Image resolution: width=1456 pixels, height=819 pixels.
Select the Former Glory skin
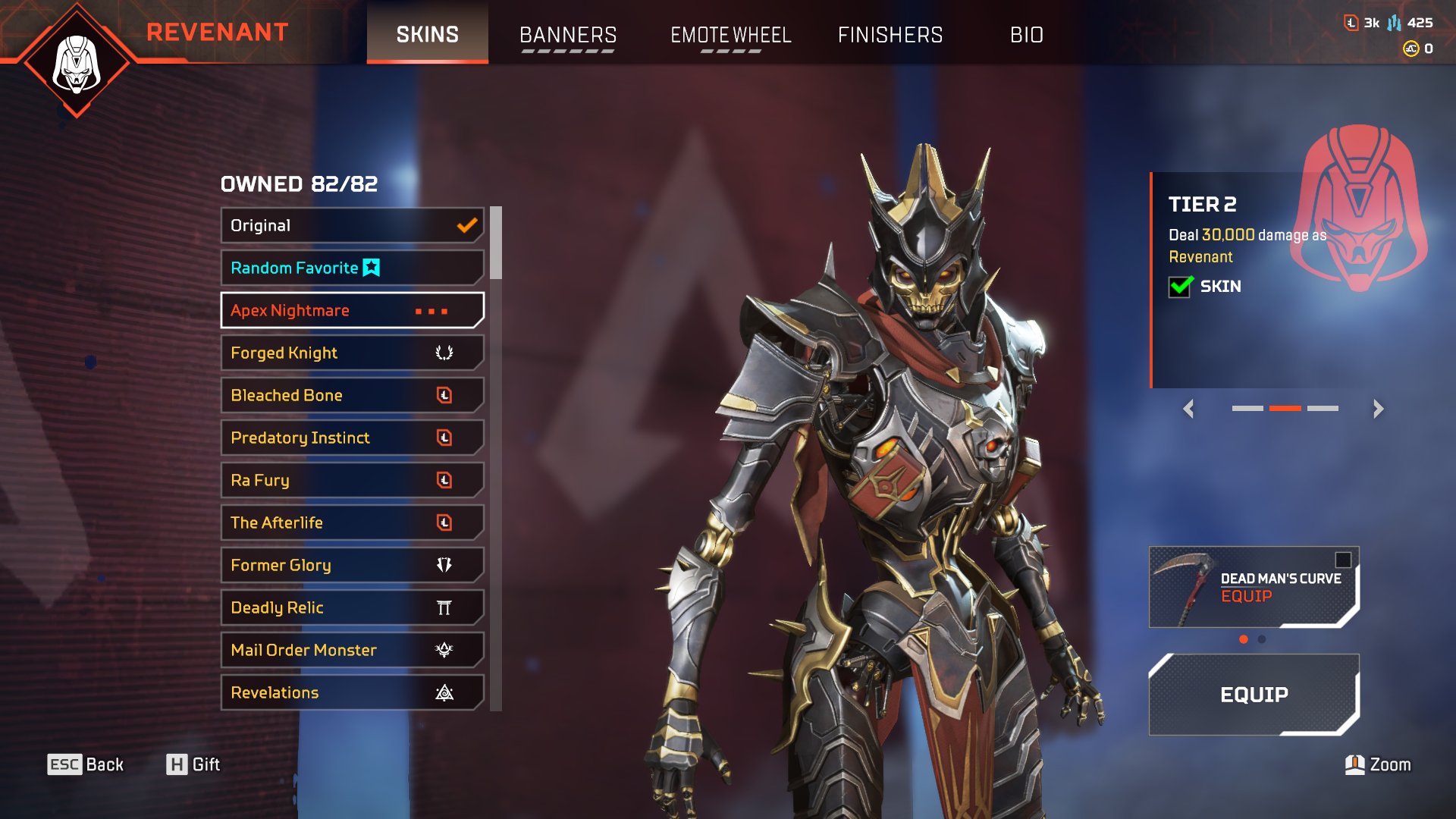point(352,565)
